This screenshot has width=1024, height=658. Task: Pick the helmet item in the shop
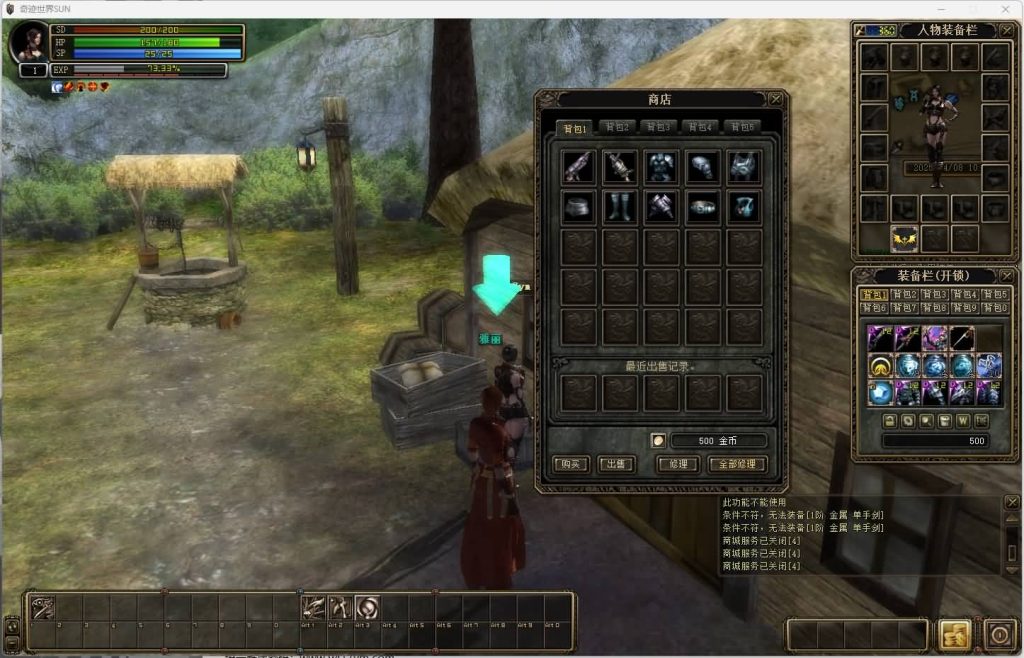[x=702, y=167]
